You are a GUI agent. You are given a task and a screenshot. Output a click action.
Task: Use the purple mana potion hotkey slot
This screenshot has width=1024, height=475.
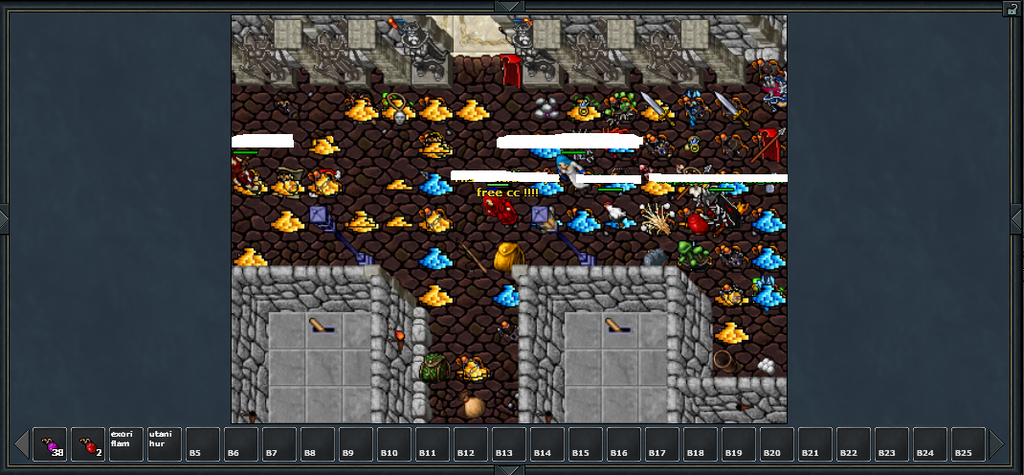pyautogui.click(x=50, y=444)
